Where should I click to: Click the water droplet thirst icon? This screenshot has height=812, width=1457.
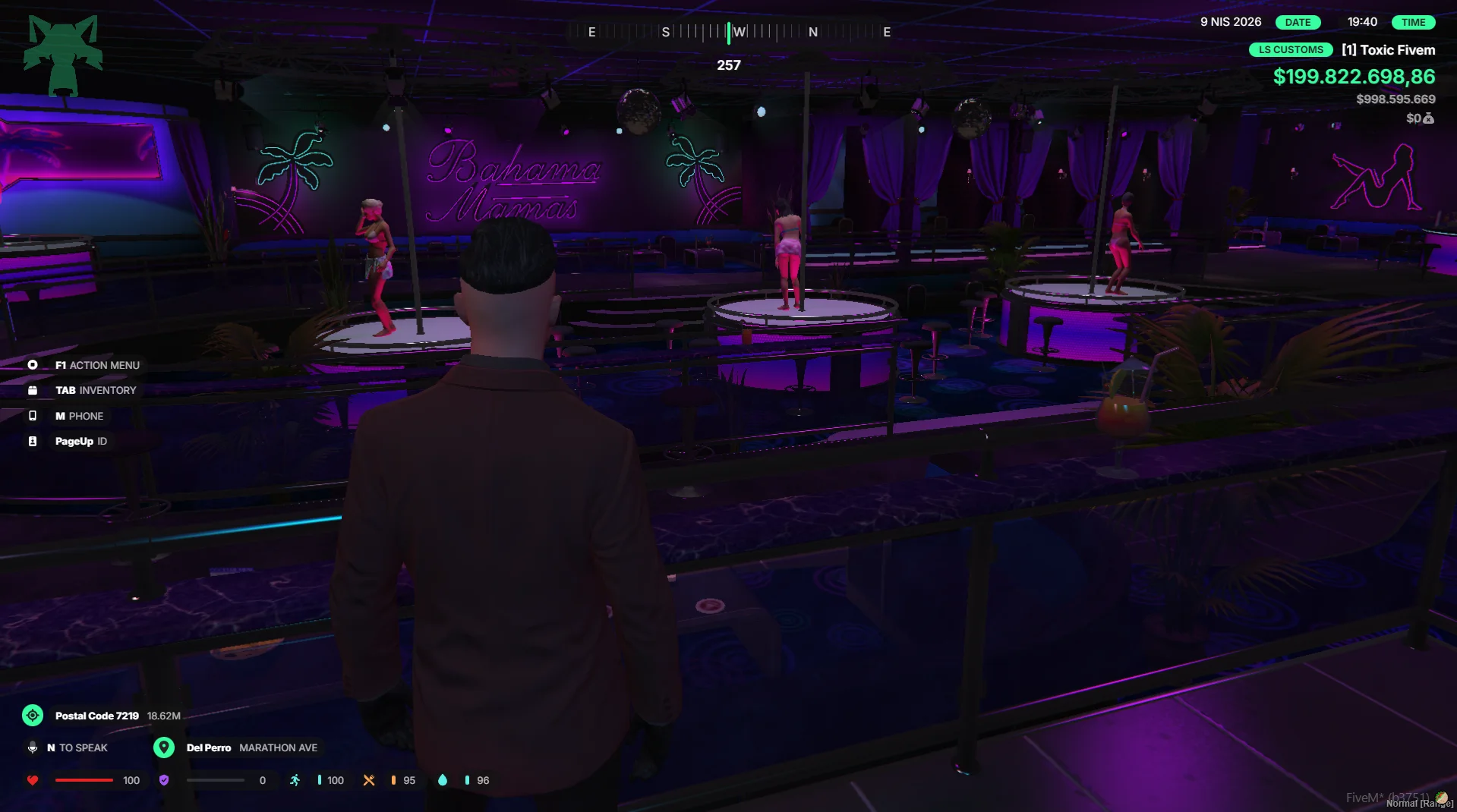click(x=443, y=780)
